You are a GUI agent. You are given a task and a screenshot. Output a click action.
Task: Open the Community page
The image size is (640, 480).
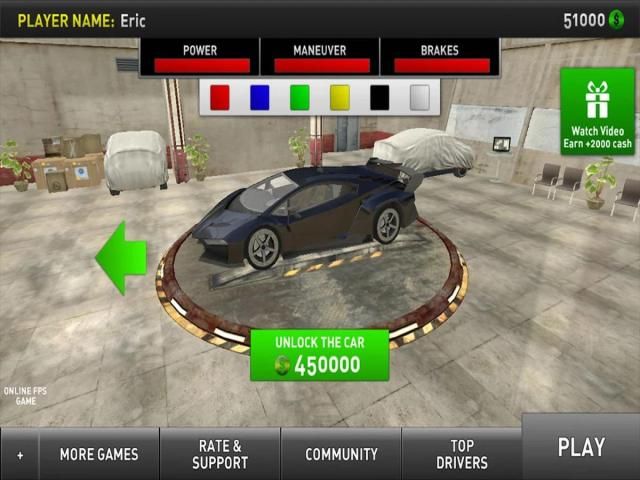(341, 454)
